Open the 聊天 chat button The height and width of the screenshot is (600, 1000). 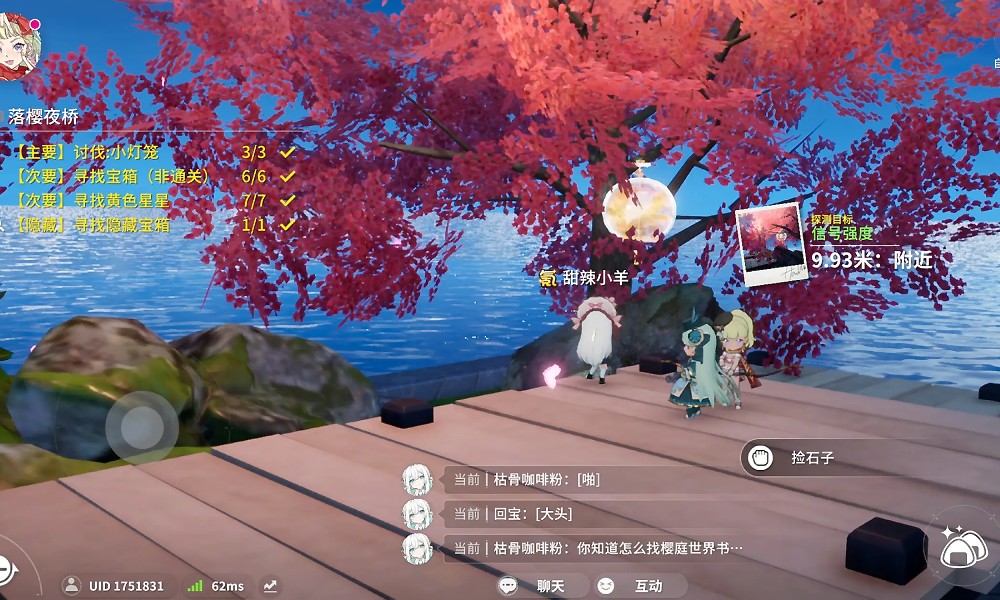coord(537,586)
